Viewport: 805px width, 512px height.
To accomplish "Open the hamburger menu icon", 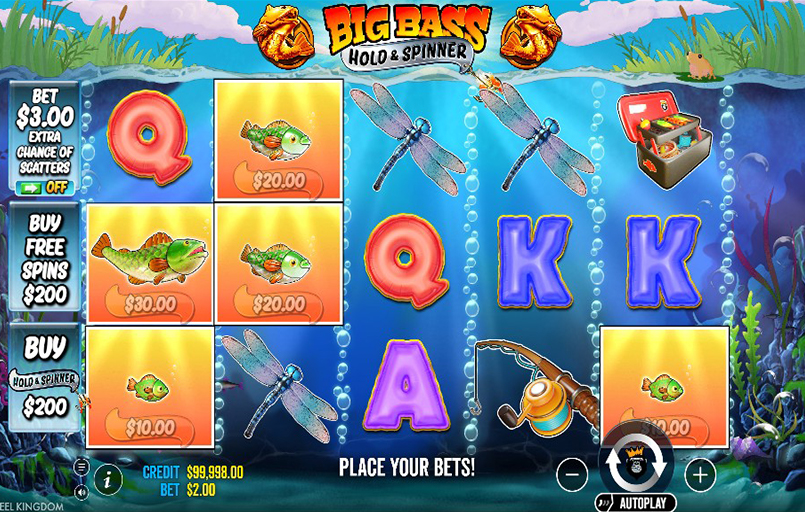I will [x=82, y=466].
